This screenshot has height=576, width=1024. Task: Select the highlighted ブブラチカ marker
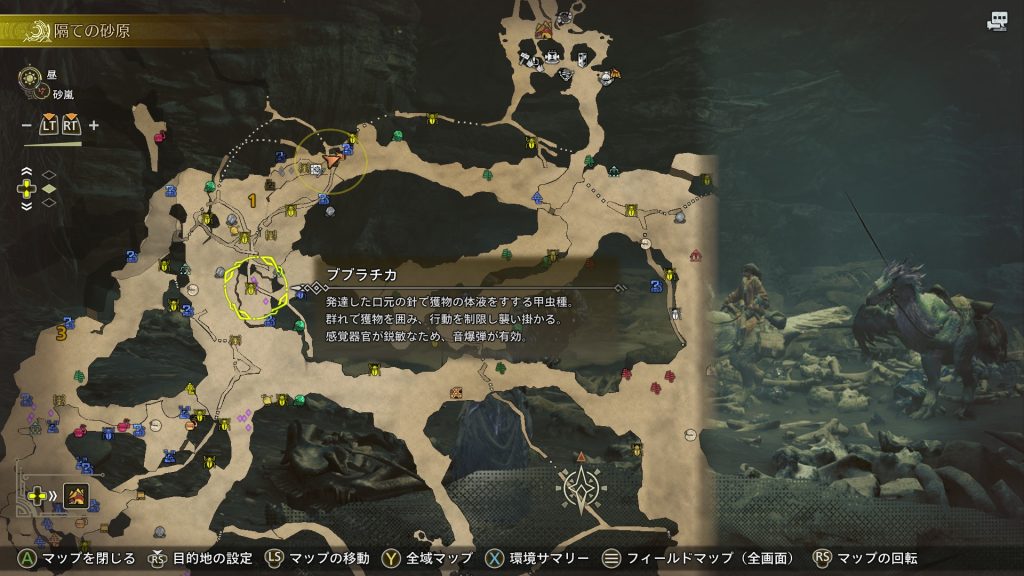(x=251, y=289)
